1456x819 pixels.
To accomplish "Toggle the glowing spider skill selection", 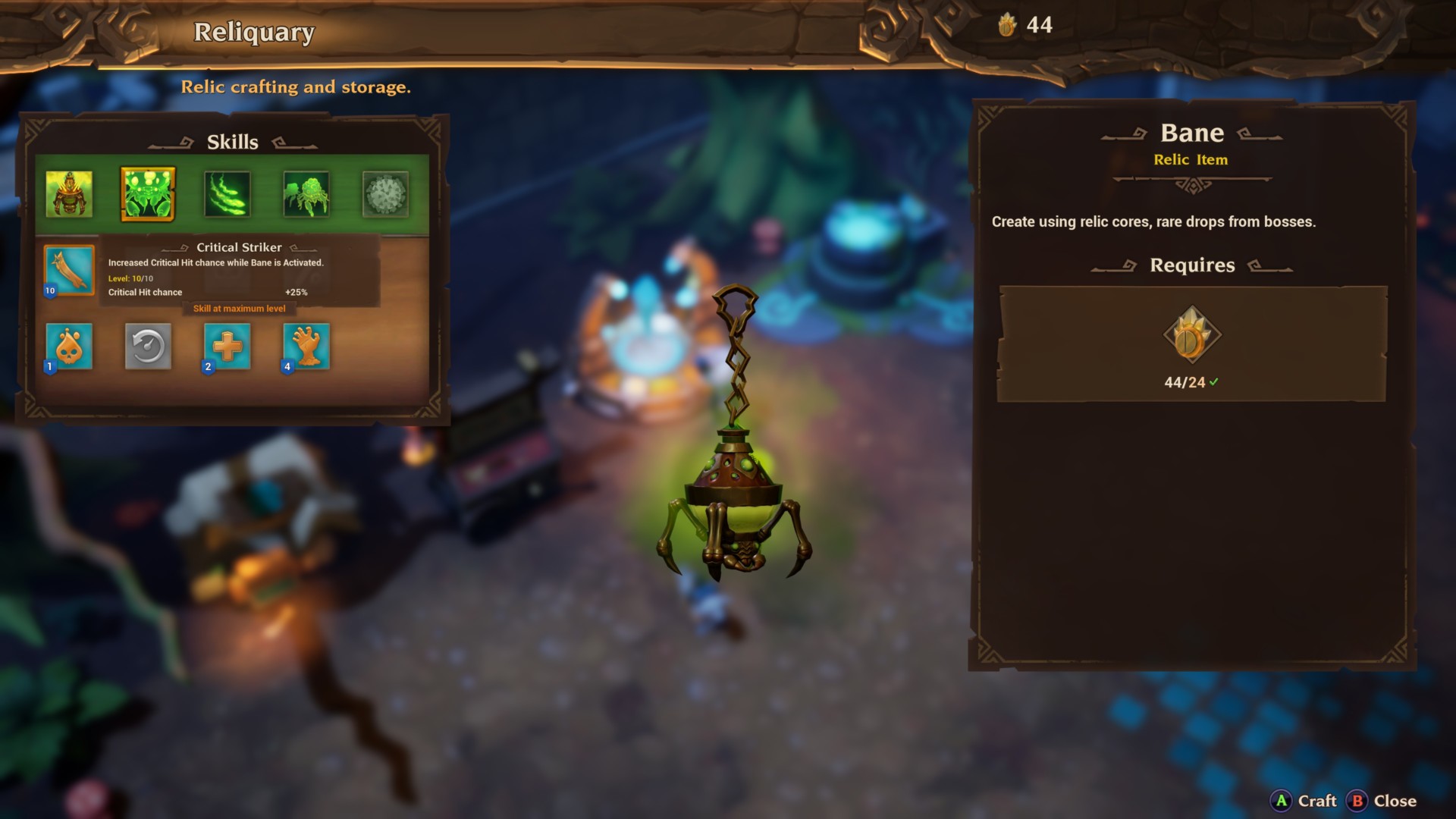I will (x=148, y=194).
